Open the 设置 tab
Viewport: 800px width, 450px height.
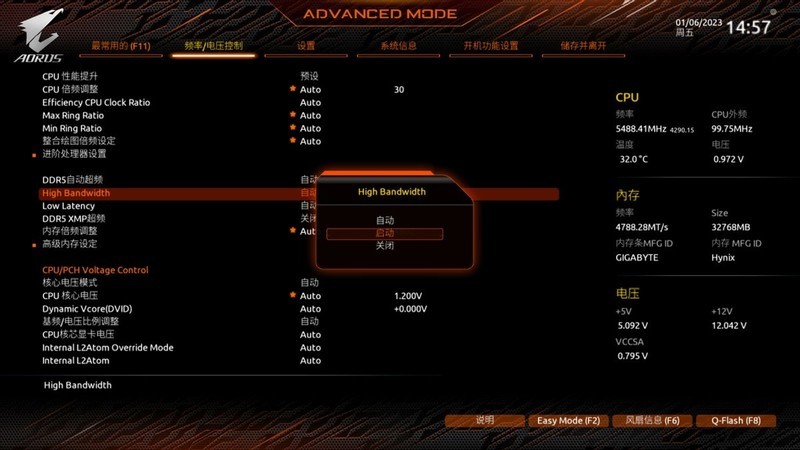tap(306, 46)
